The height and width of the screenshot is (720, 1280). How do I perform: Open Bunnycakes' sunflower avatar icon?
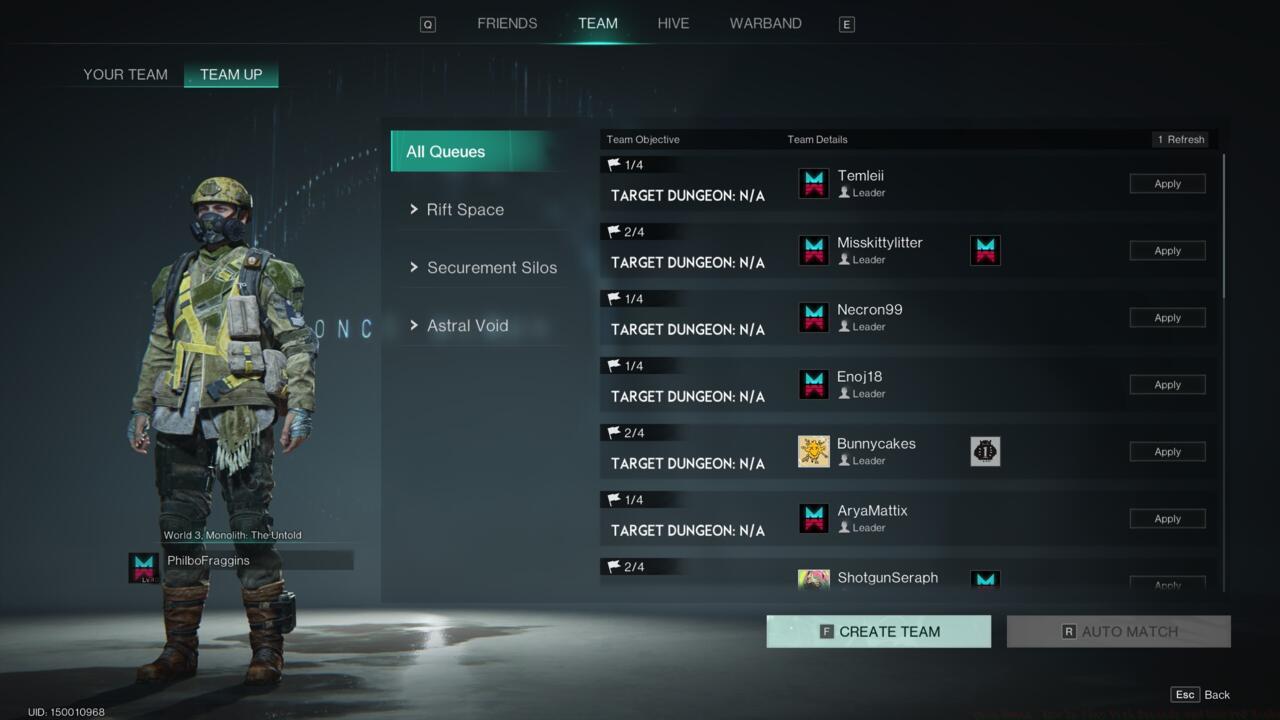[x=813, y=451]
